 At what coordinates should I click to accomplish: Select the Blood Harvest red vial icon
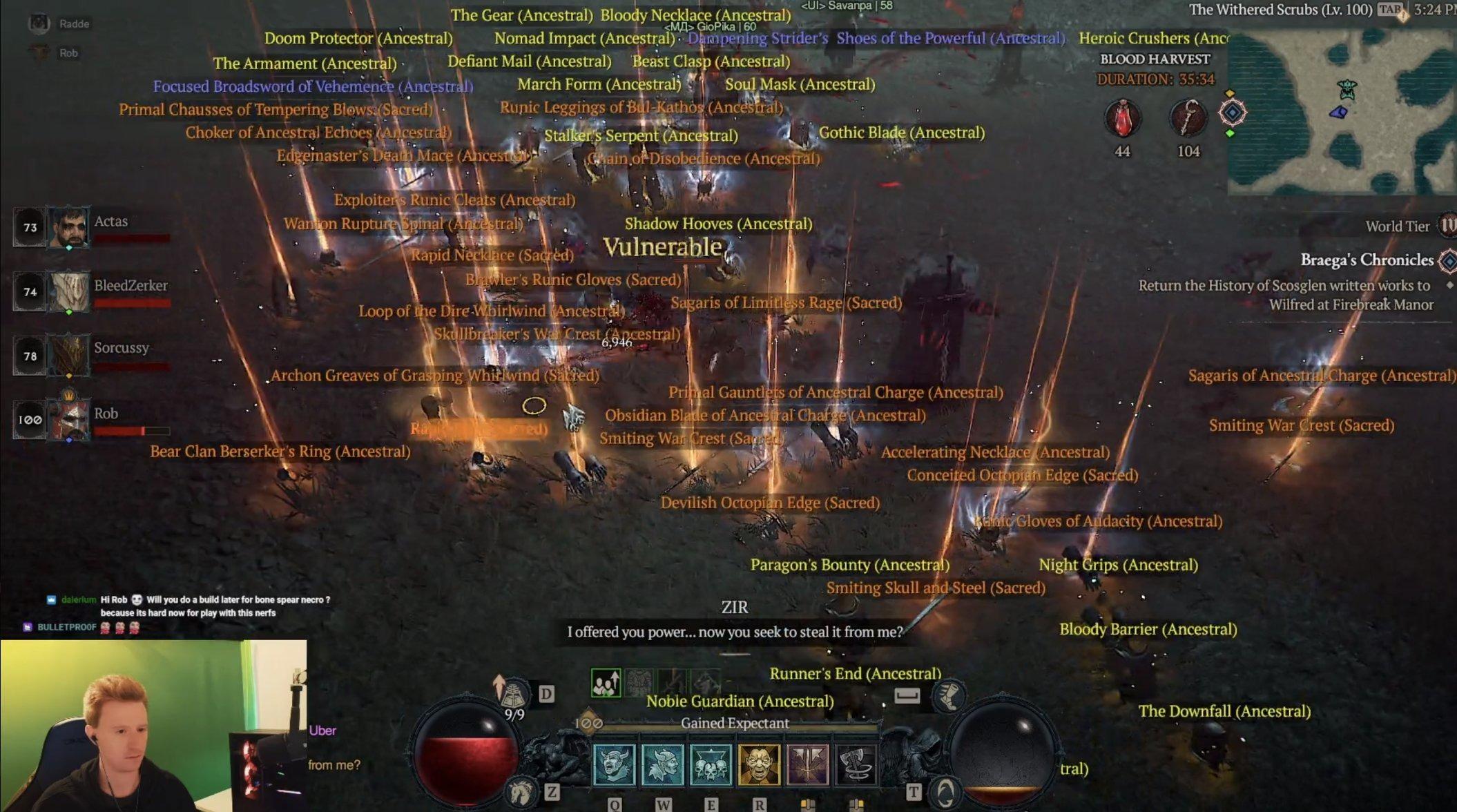[1122, 117]
